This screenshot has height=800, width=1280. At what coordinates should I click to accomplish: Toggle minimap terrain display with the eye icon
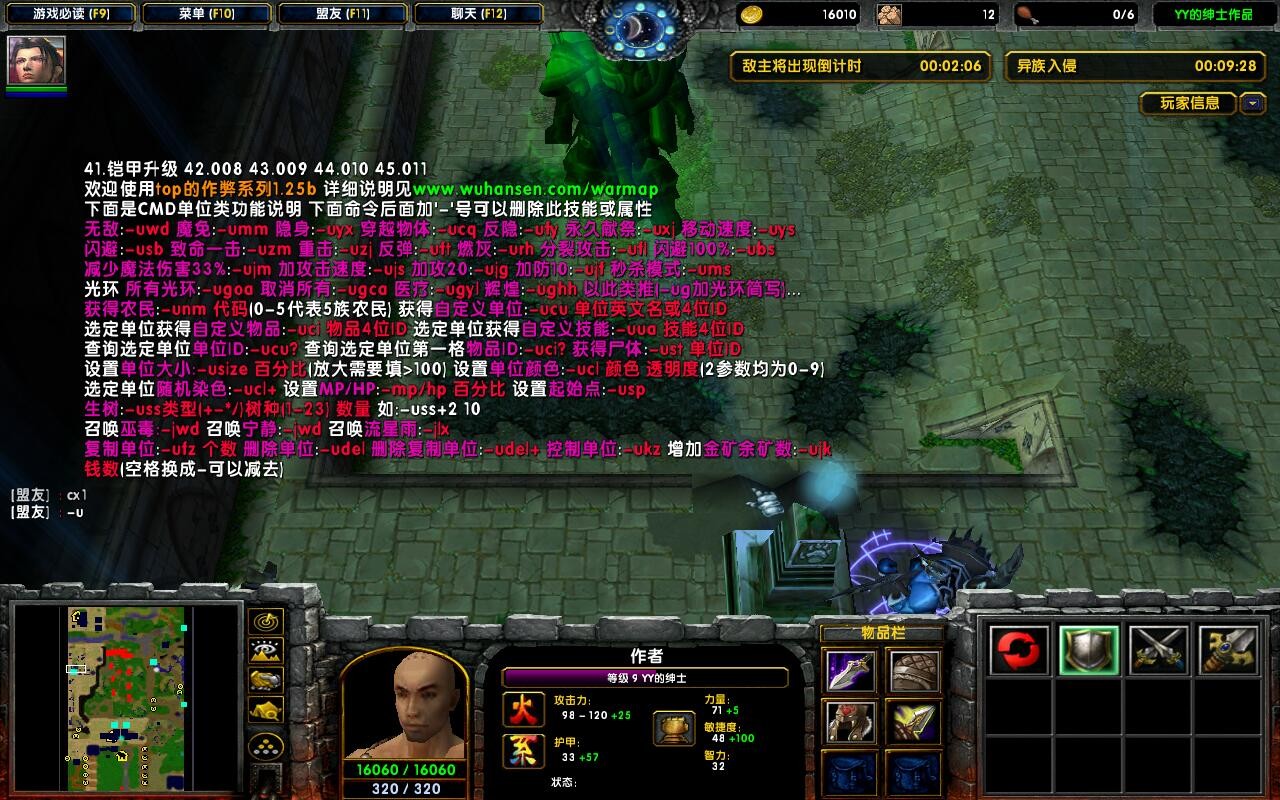click(x=265, y=651)
